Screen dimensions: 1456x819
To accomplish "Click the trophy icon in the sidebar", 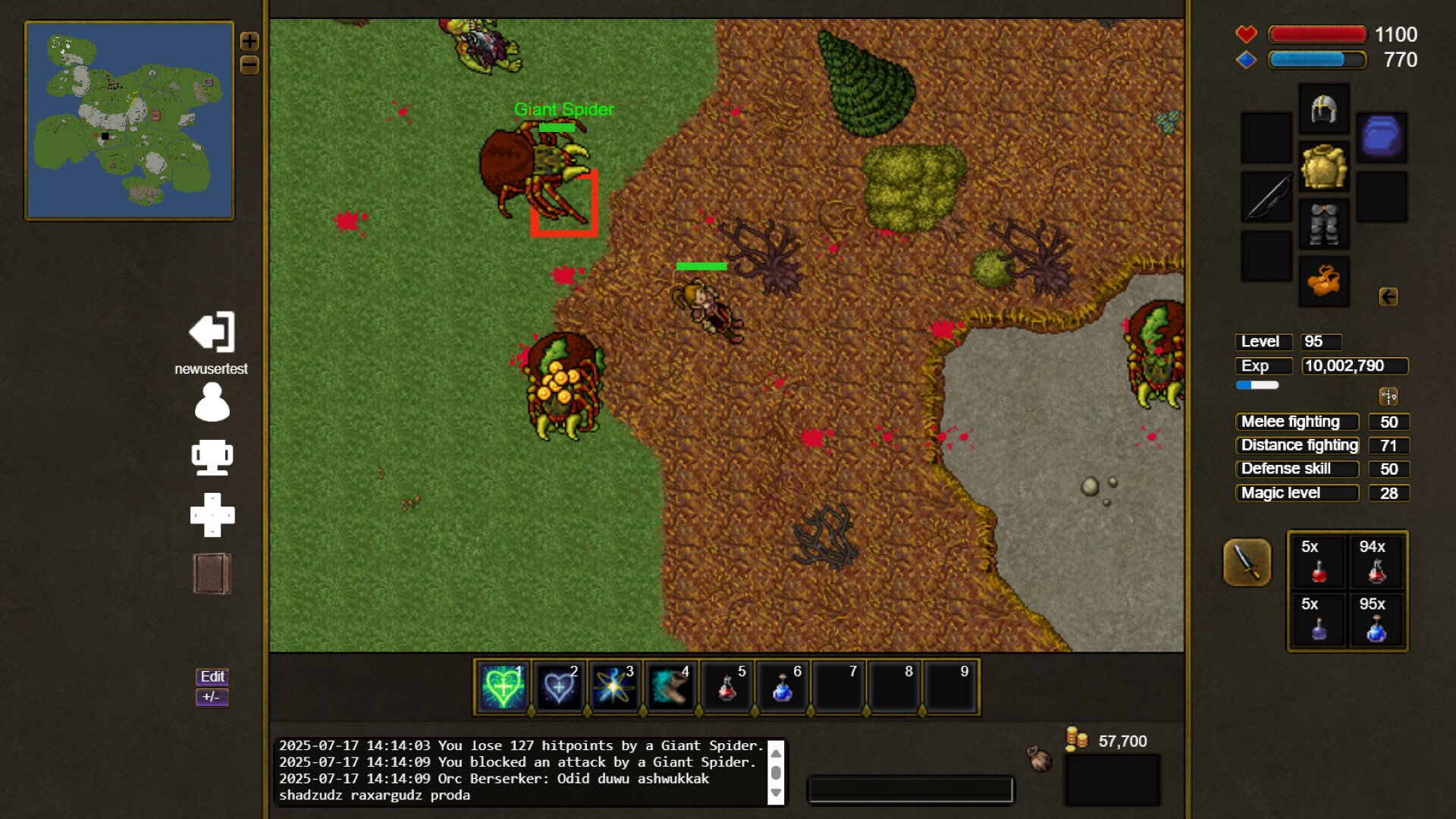I will click(212, 457).
